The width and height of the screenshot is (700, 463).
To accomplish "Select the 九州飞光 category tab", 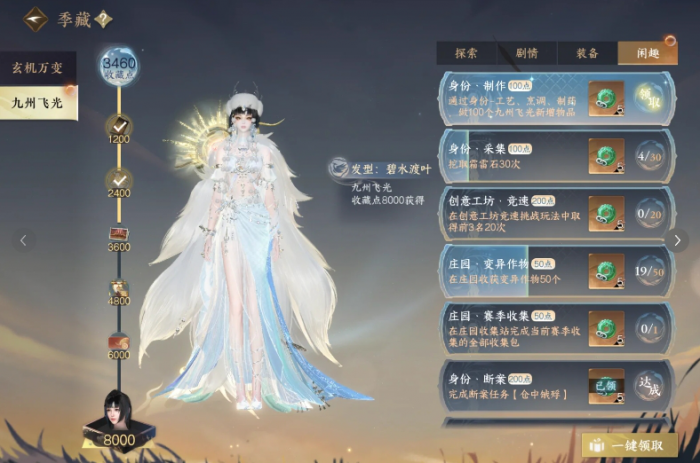I will point(38,103).
